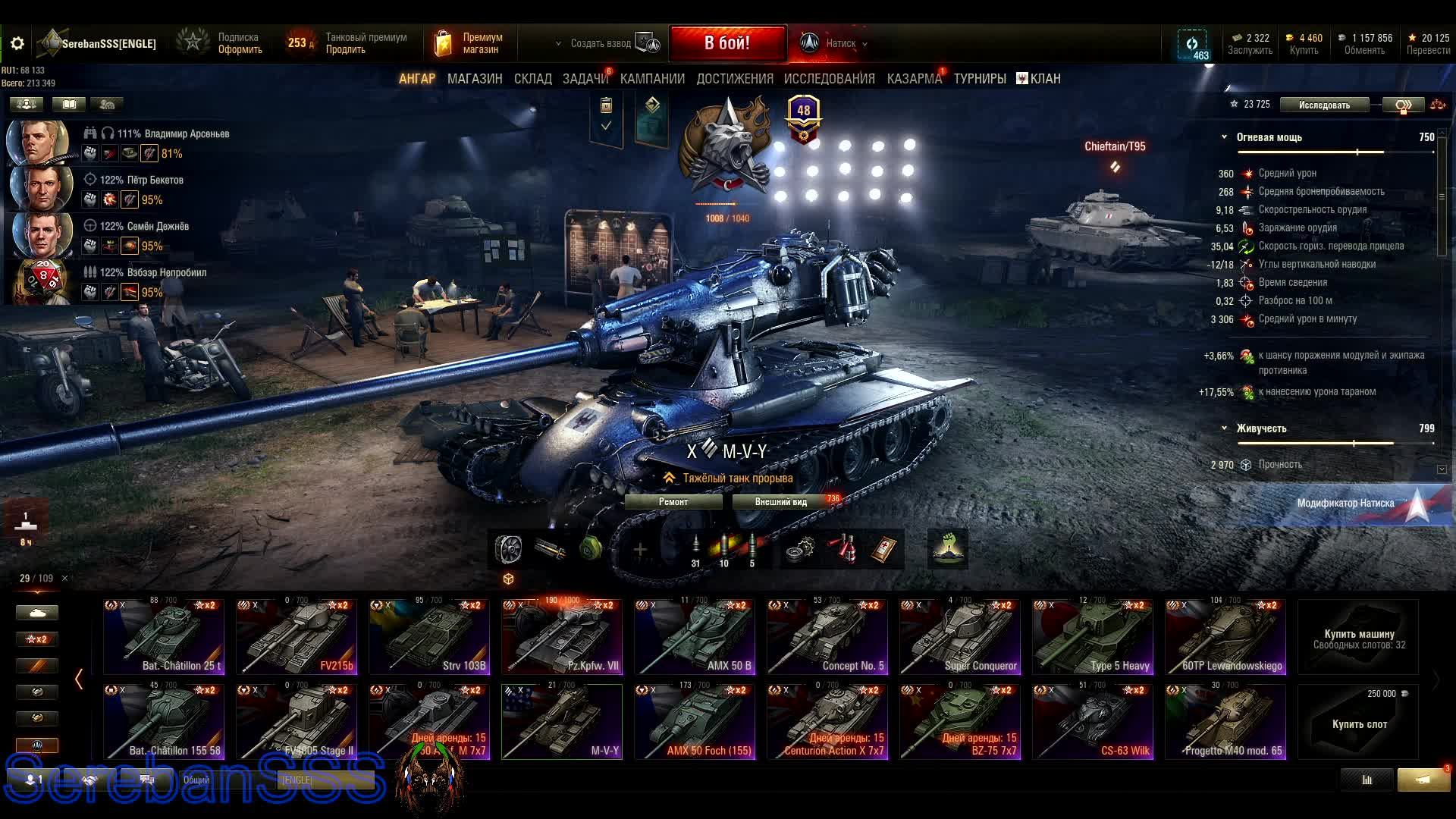1456x819 pixels.
Task: Open the Купить слот tile
Action: 1358,722
